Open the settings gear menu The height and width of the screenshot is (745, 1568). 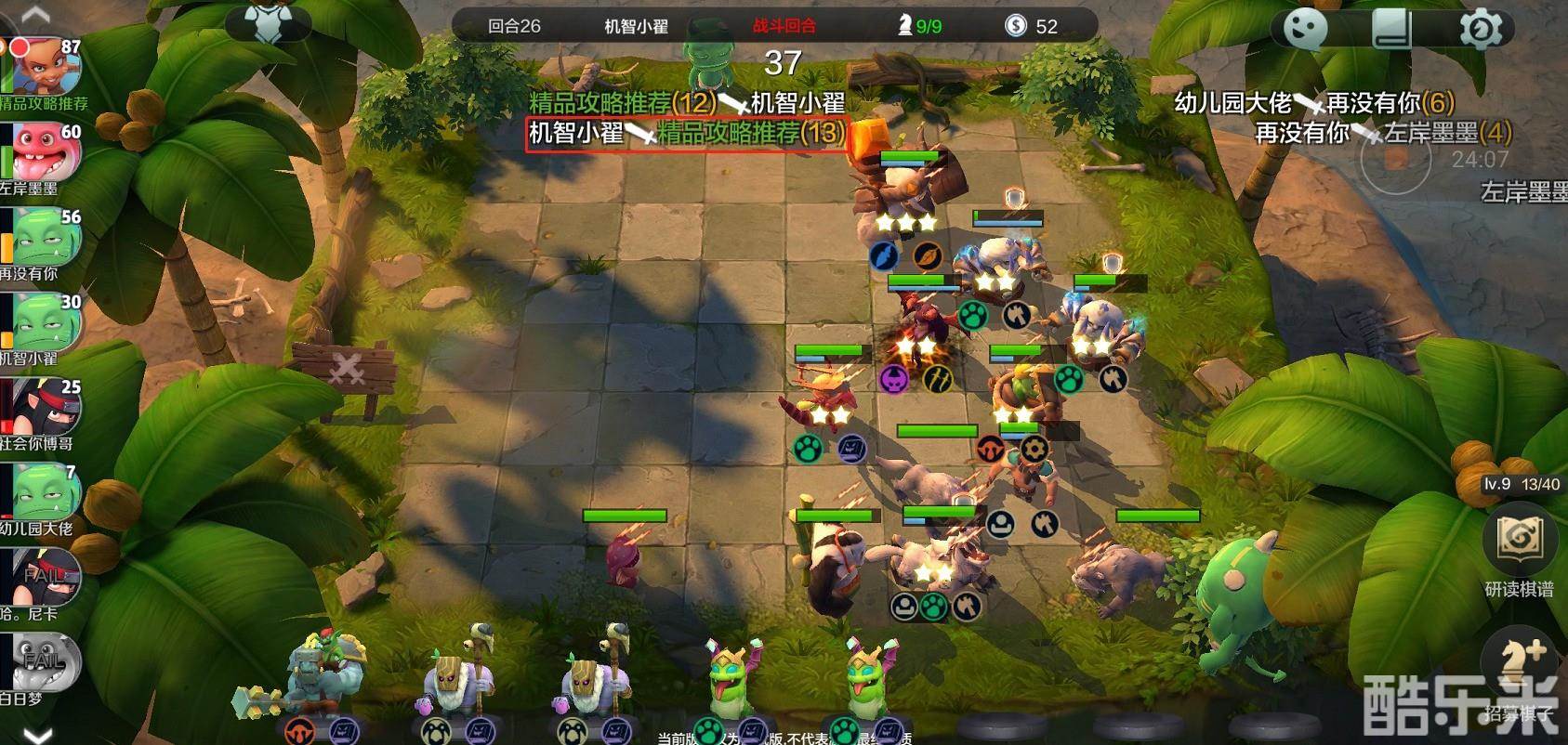1480,30
